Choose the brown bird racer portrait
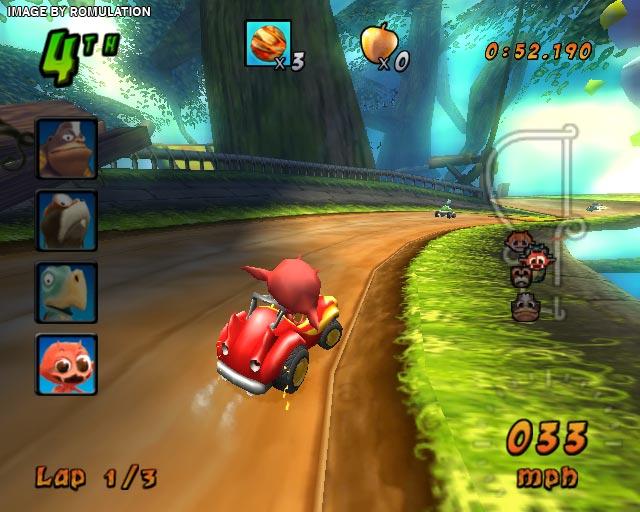 coord(67,220)
